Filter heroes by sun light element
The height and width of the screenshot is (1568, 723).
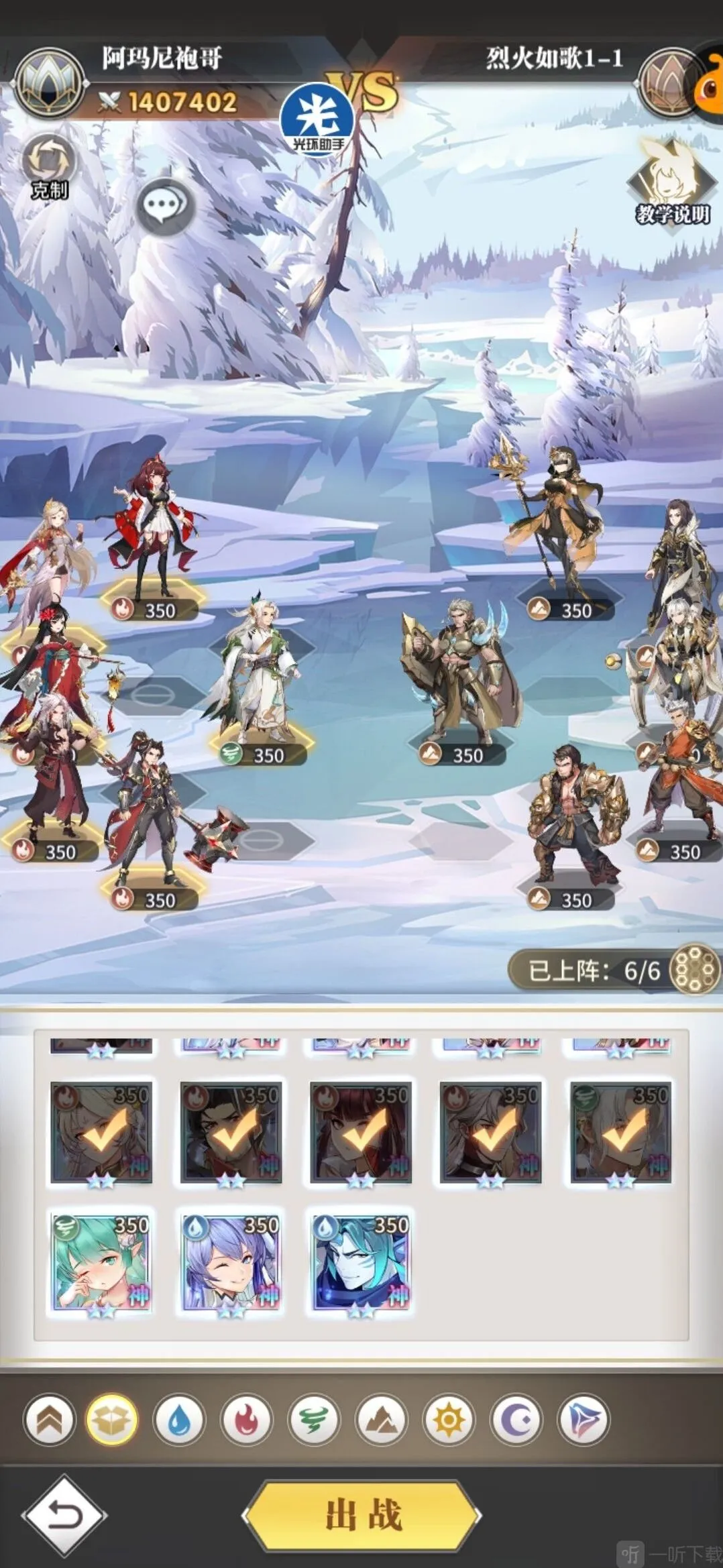(x=448, y=1420)
